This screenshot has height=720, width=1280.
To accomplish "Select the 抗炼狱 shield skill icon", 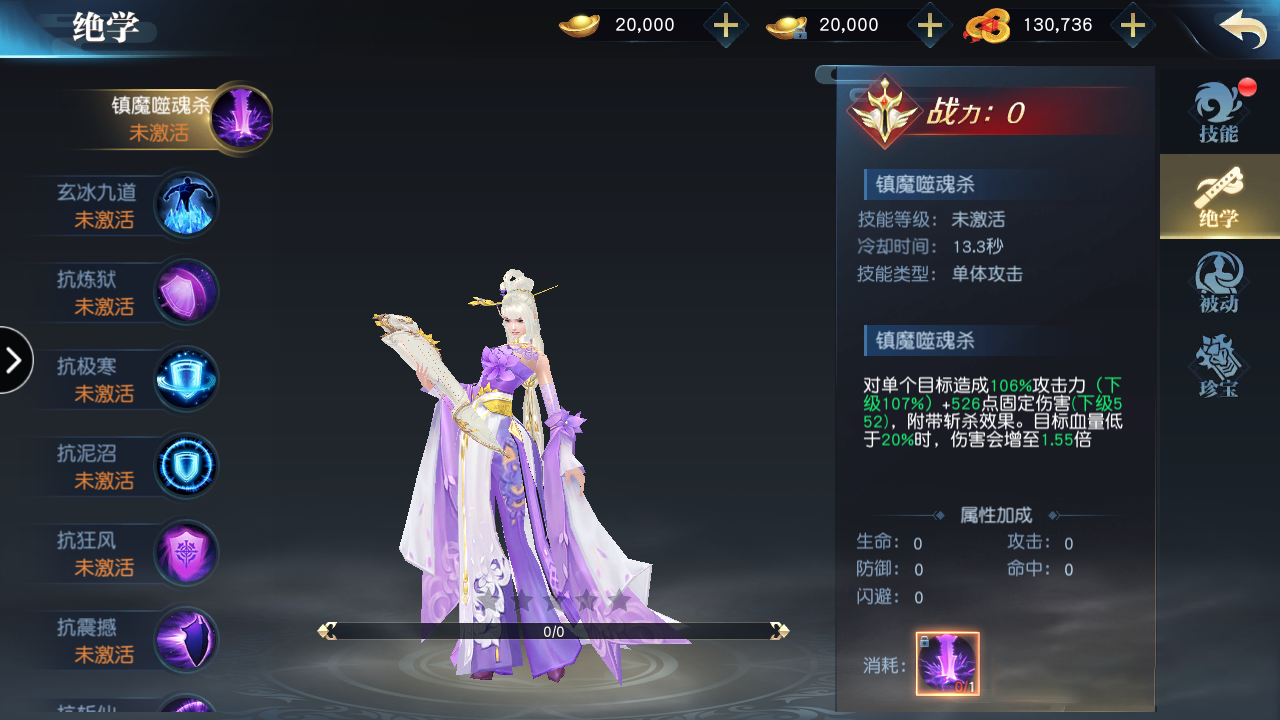I will pos(186,290).
